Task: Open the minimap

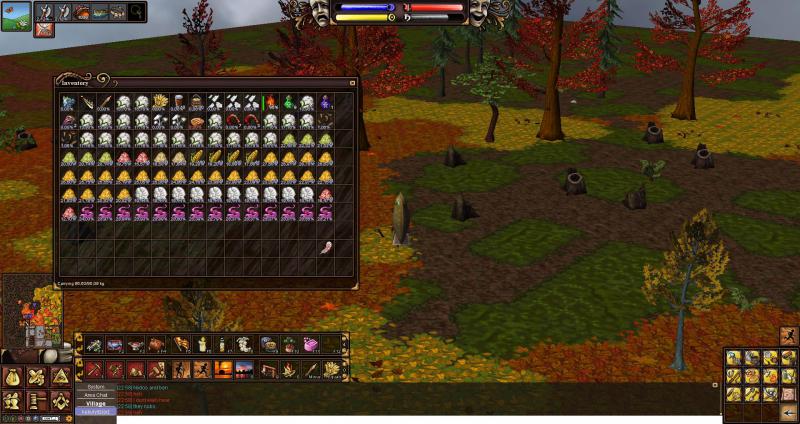Action: click(x=30, y=310)
